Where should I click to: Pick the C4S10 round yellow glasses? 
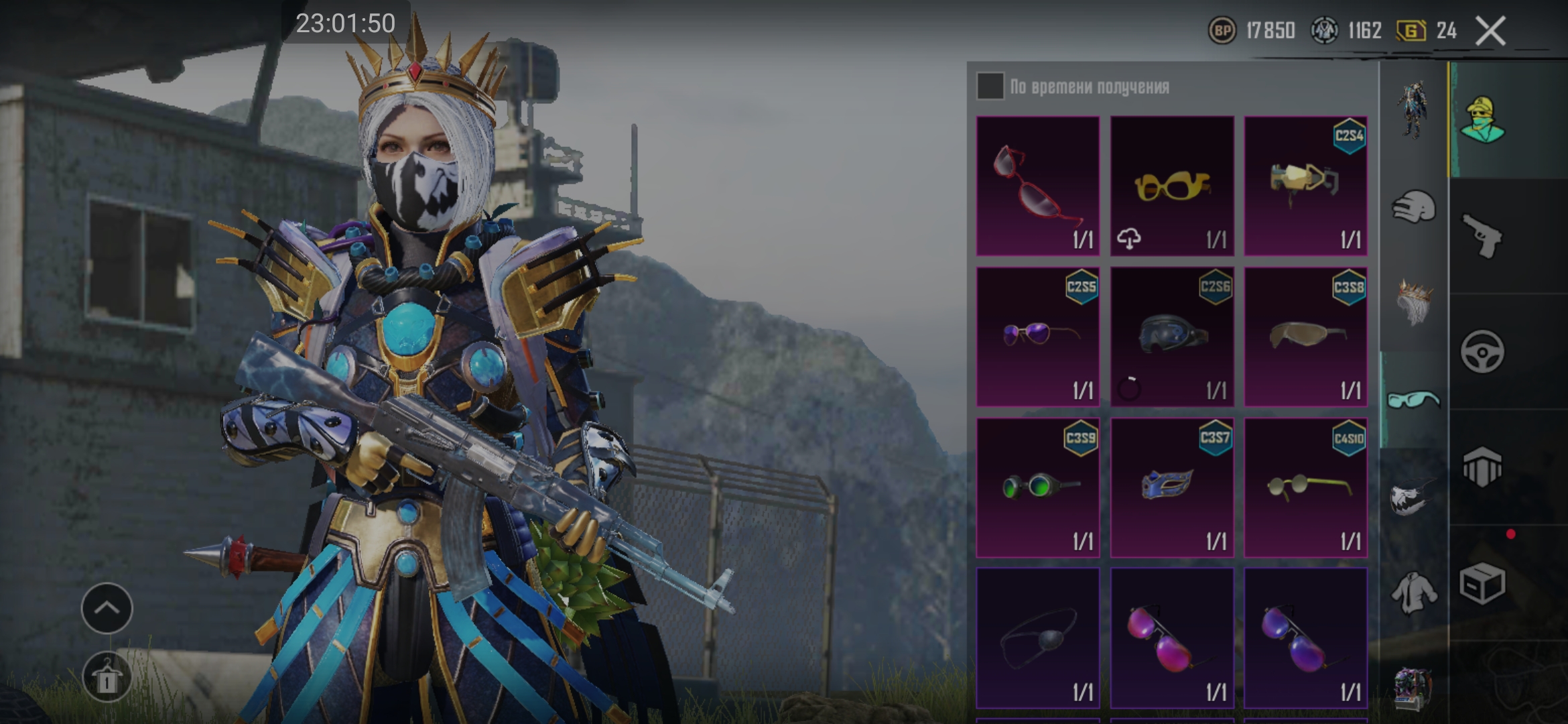pos(1305,487)
